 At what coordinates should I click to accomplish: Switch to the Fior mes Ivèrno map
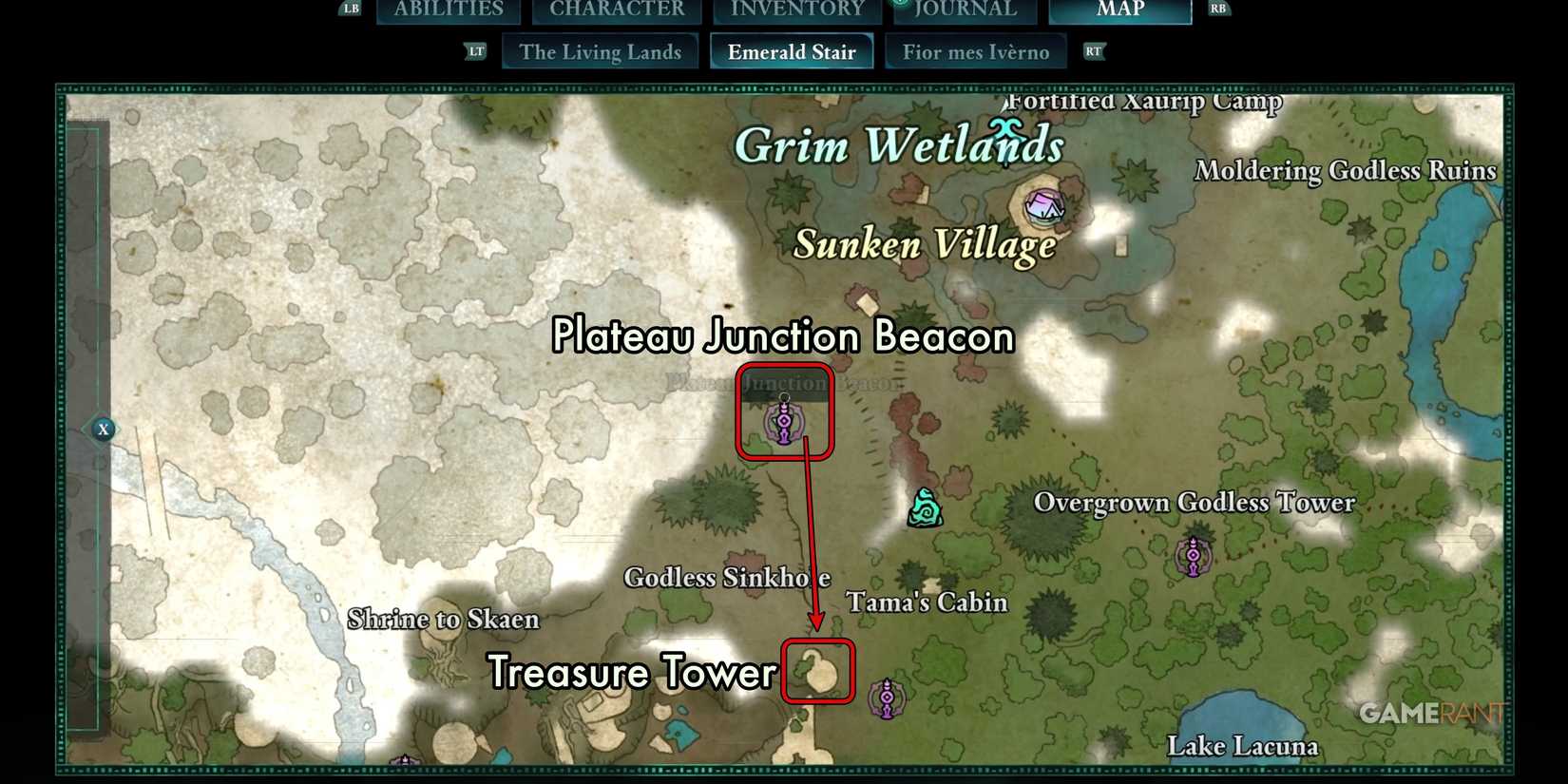[977, 51]
